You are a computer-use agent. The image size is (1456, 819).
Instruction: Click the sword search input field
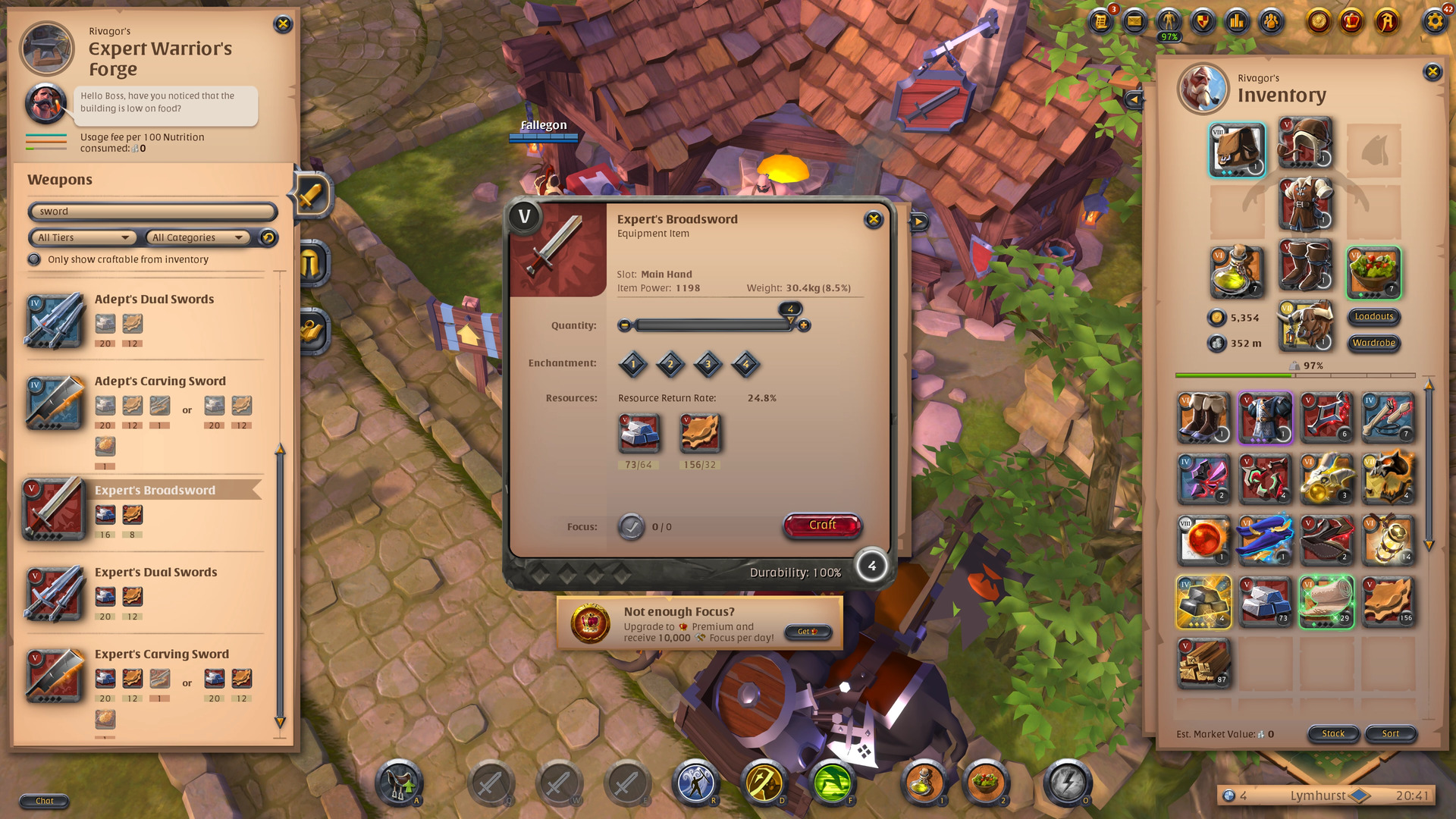coord(152,212)
